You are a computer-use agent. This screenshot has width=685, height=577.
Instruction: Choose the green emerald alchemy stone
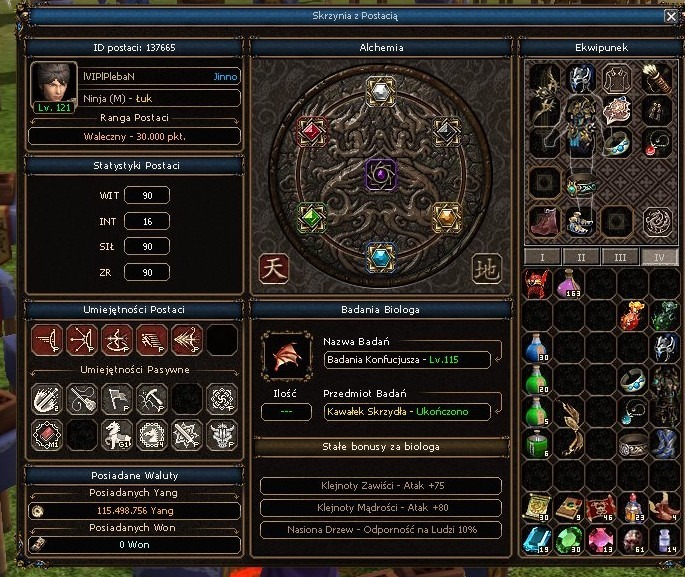point(313,215)
